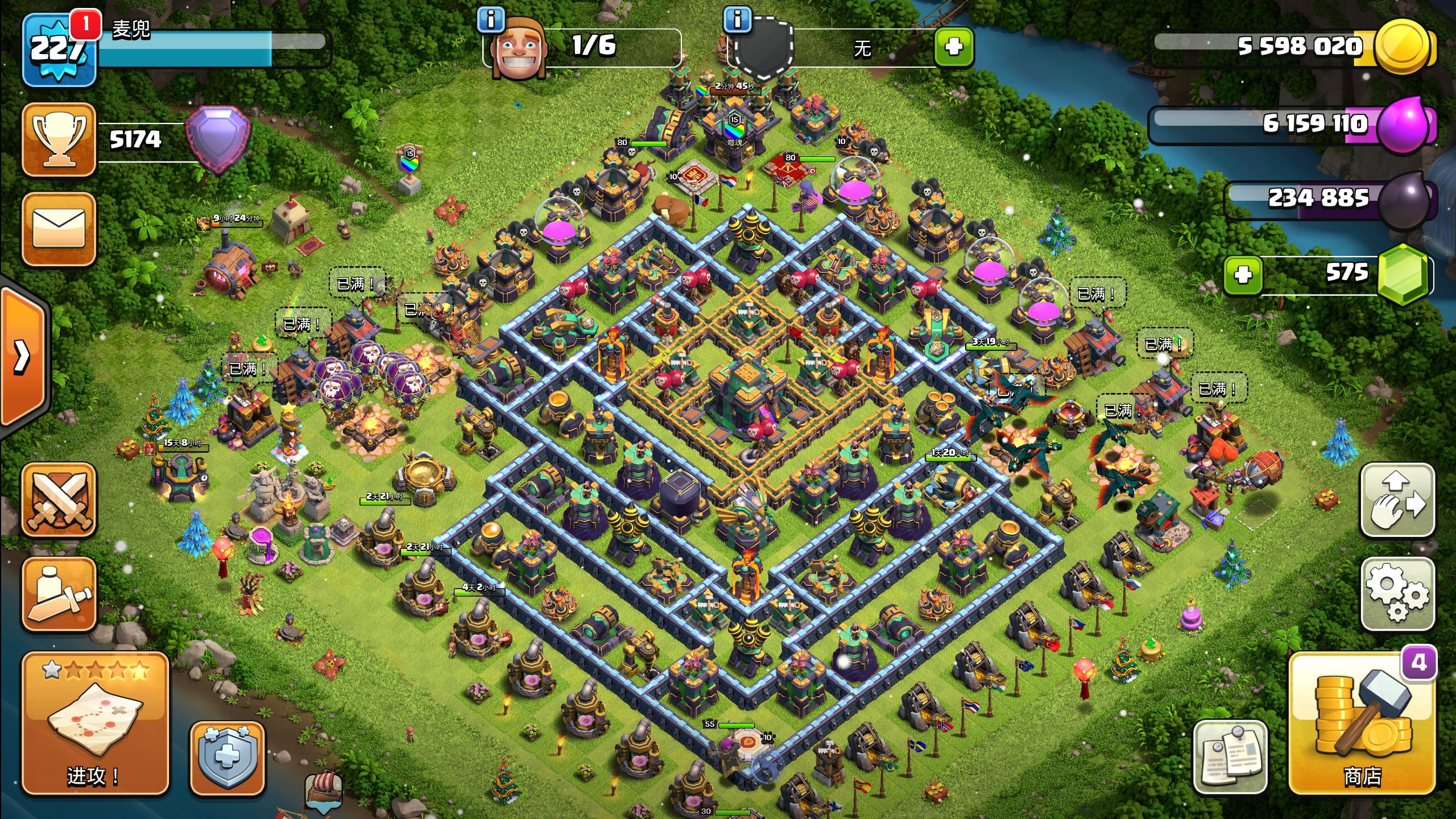Open the trophy league rankings
1456x819 pixels.
[59, 139]
